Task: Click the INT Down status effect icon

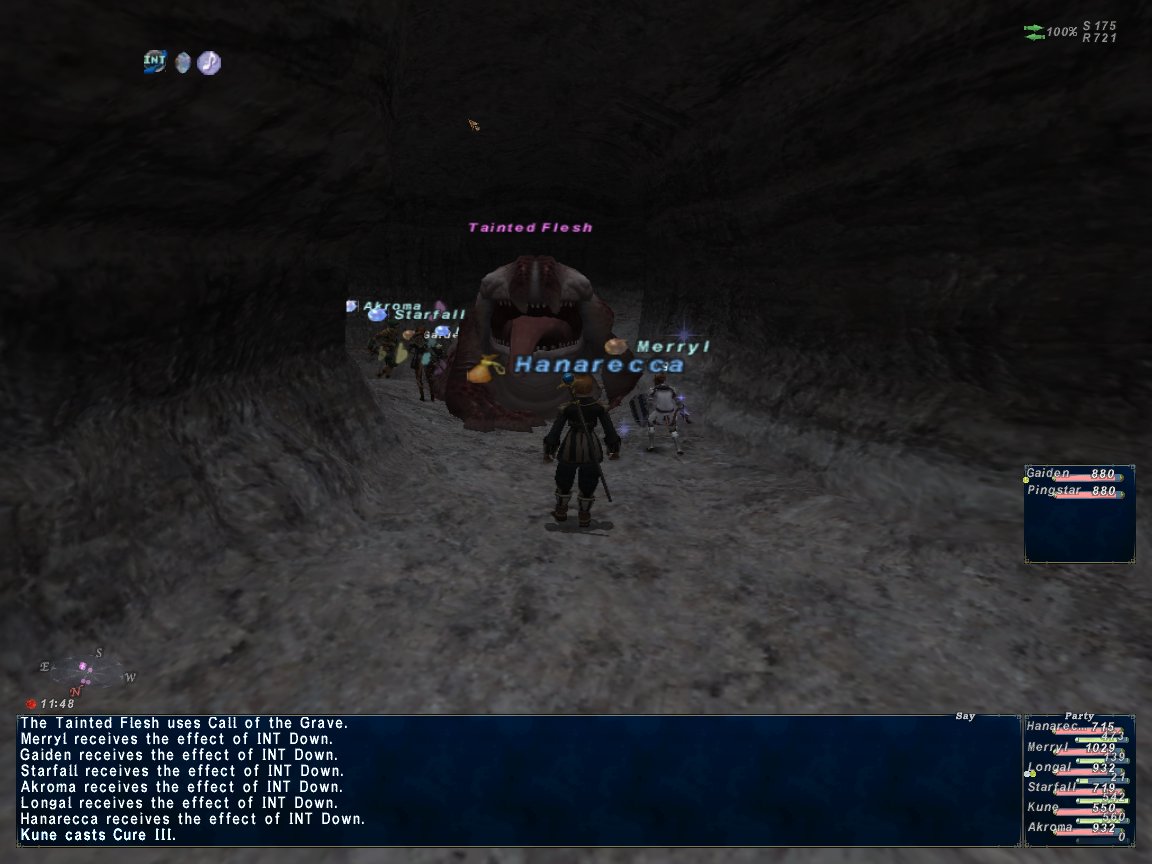Action: click(x=155, y=62)
